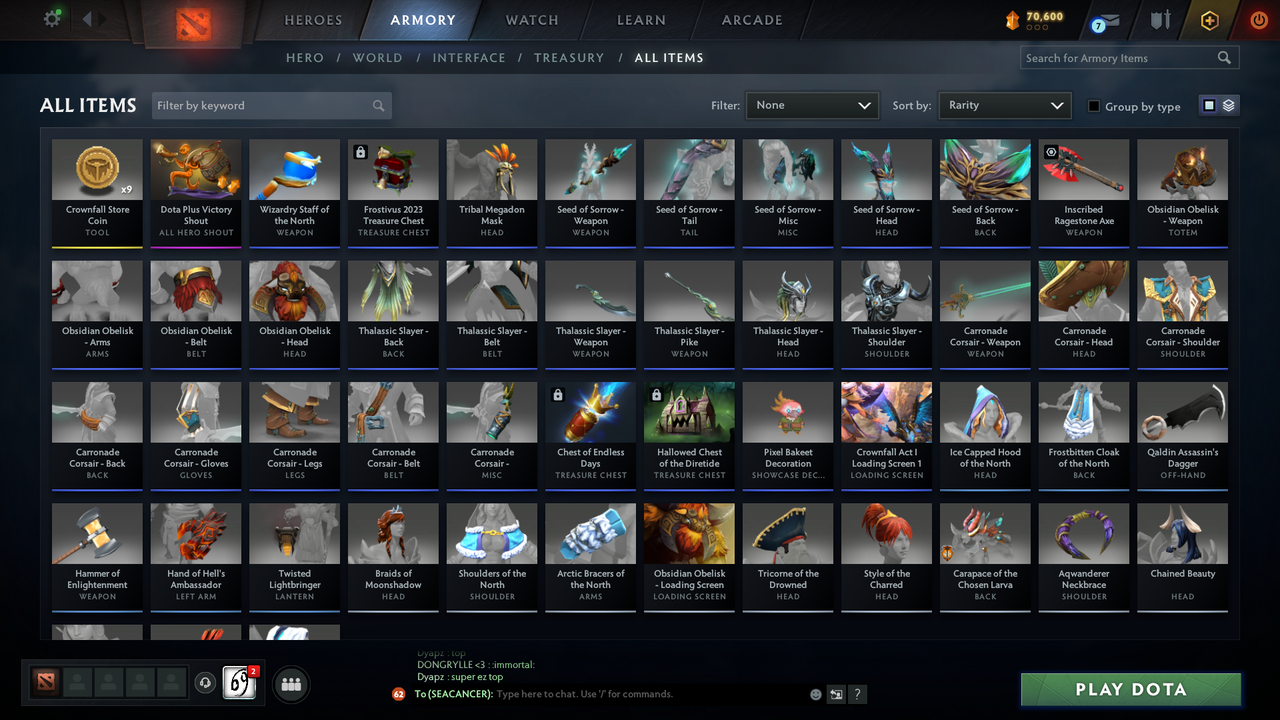The height and width of the screenshot is (720, 1280).
Task: Open the Dota Plus subscription icon
Action: 1209,18
